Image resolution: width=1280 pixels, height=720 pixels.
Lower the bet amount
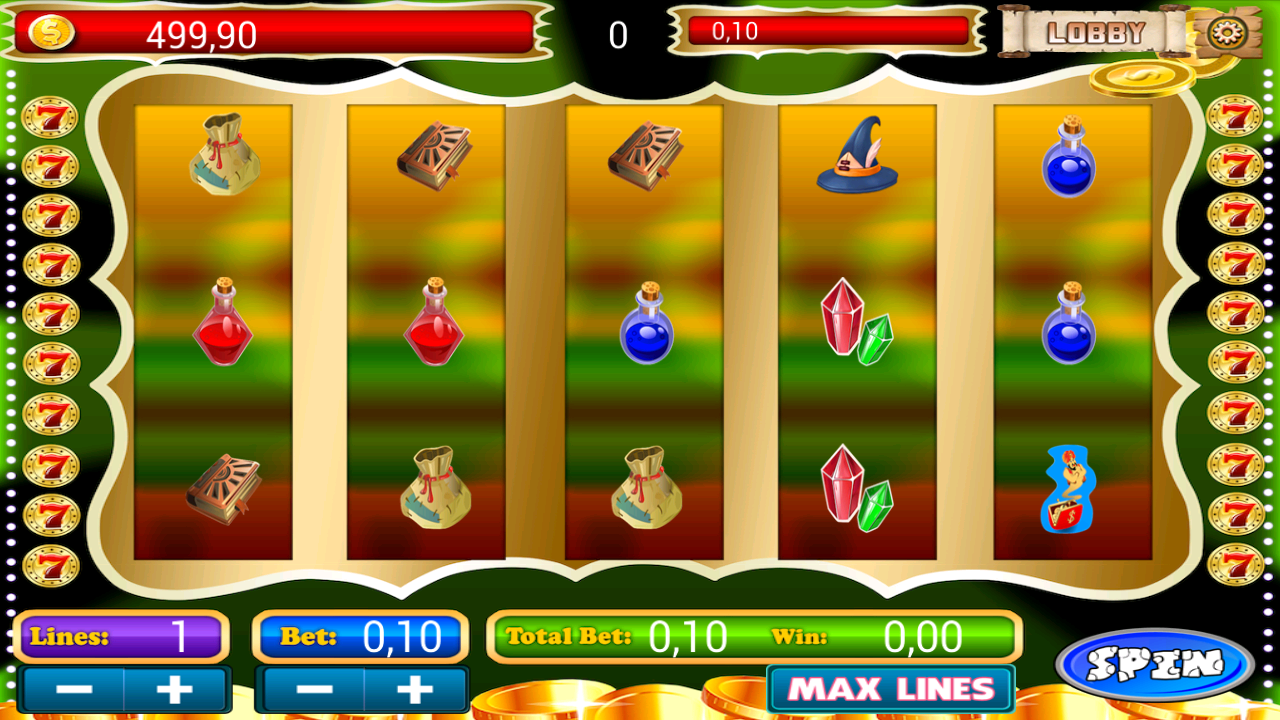[313, 689]
